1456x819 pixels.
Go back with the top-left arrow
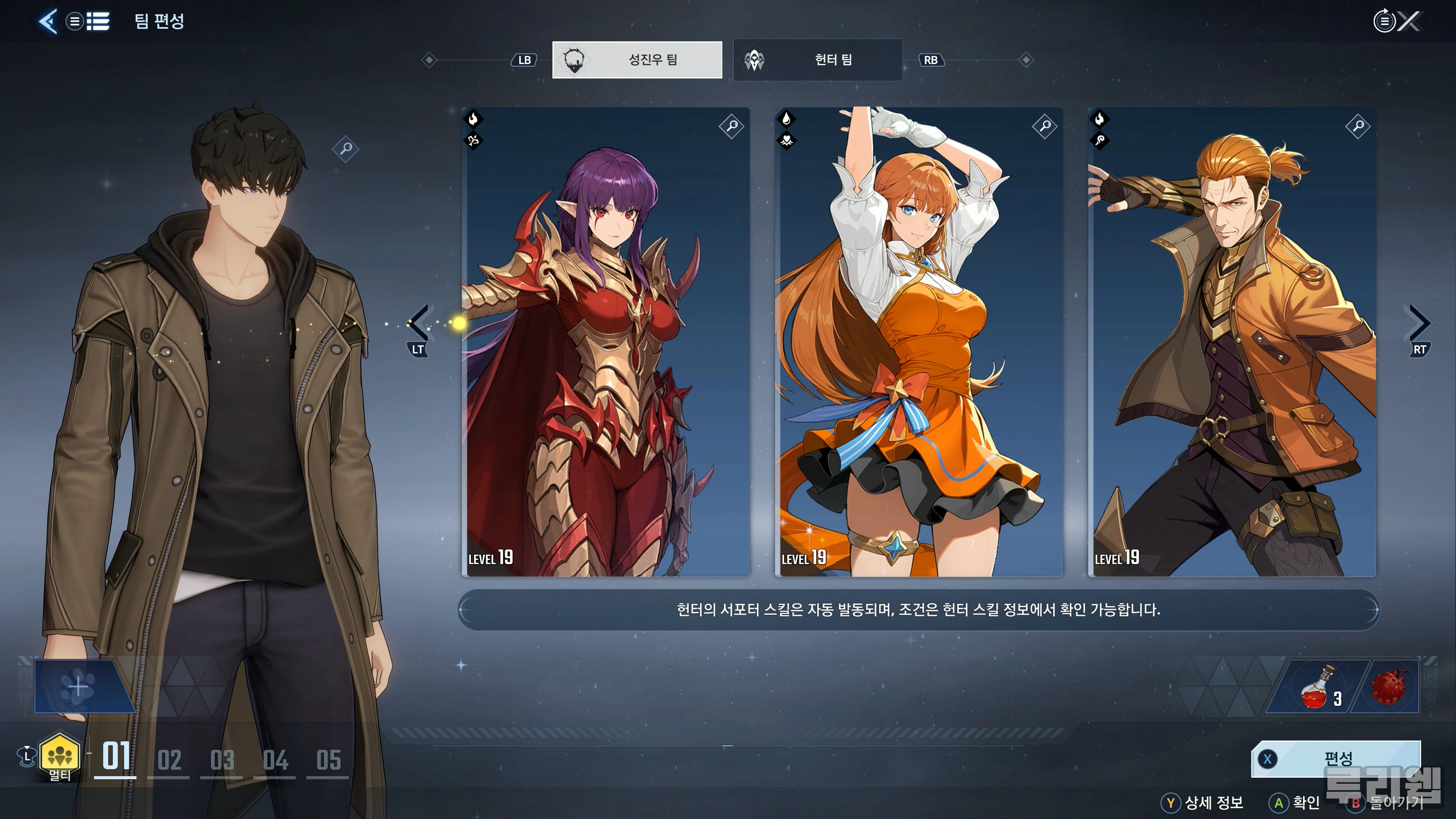click(48, 22)
